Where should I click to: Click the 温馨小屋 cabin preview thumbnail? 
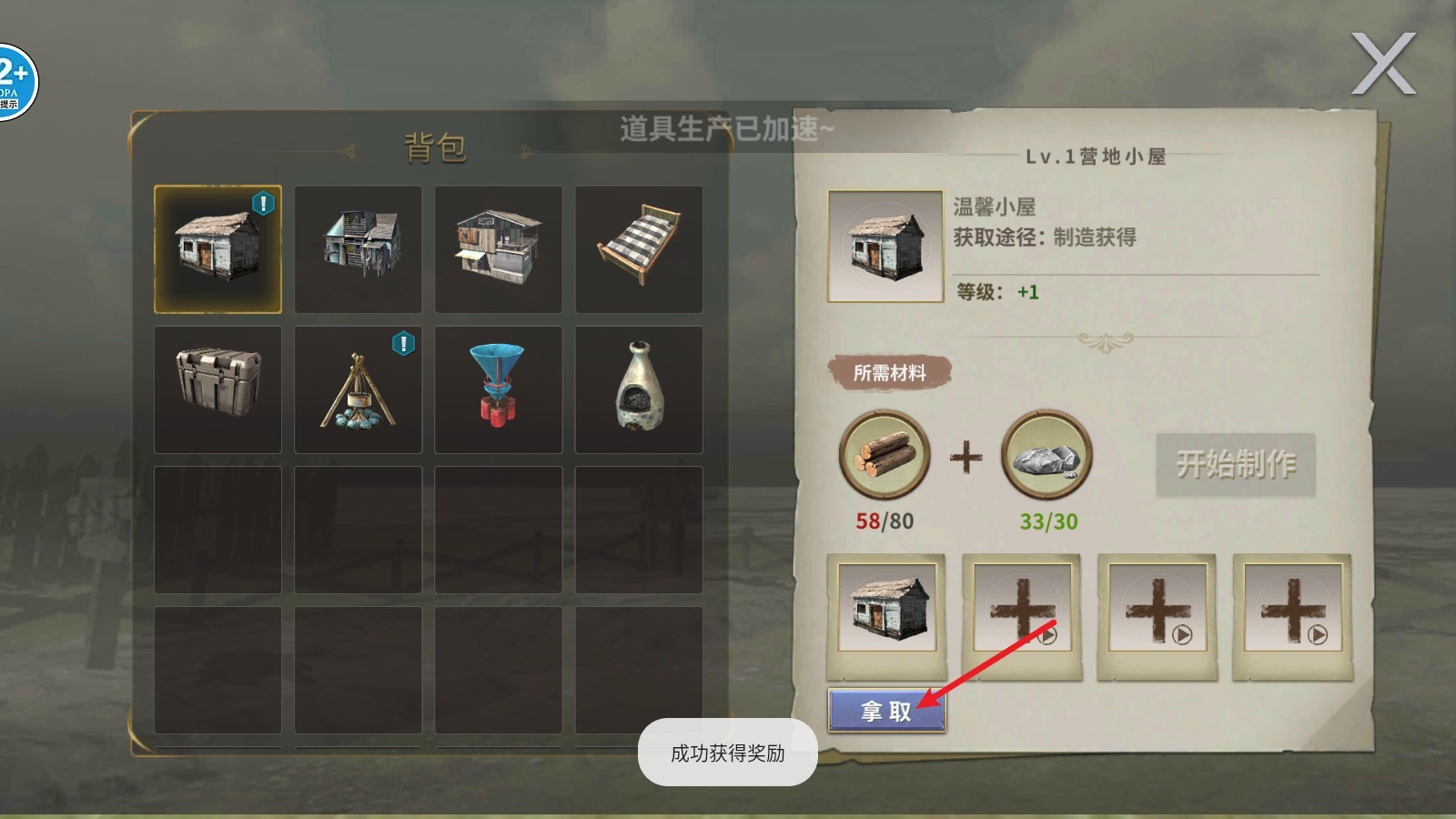(885, 246)
